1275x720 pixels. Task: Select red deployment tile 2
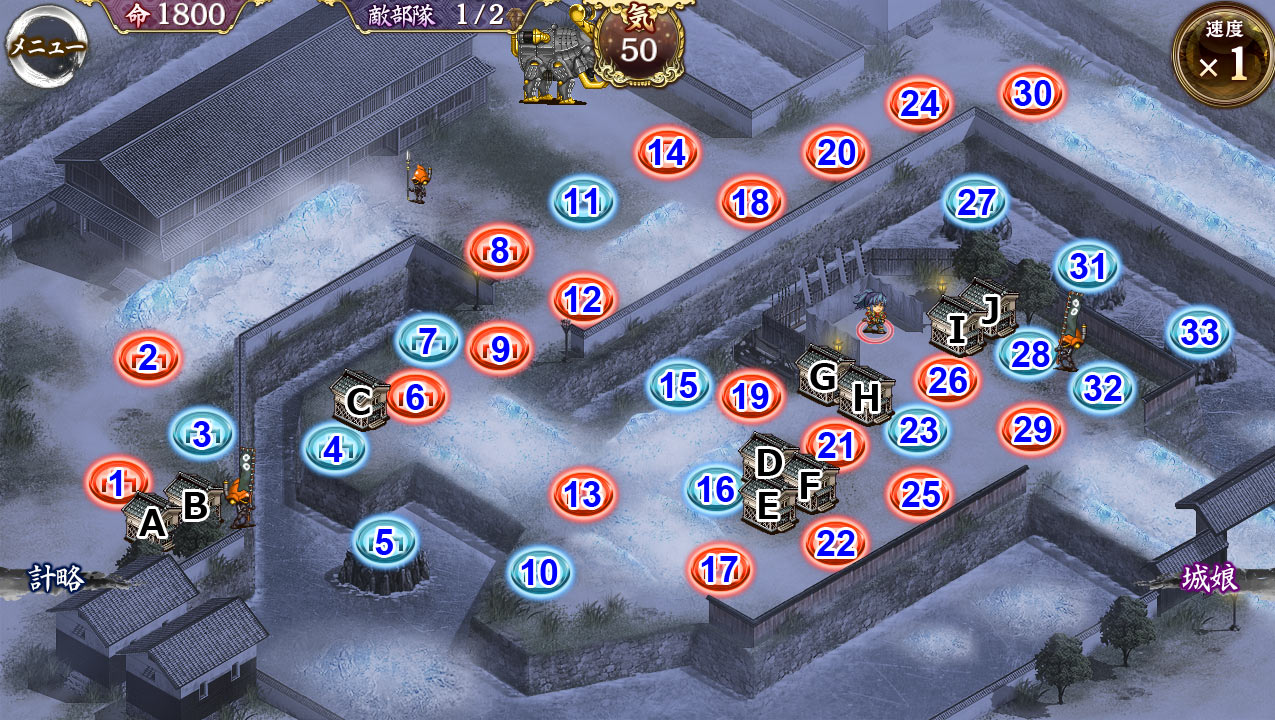click(x=148, y=358)
